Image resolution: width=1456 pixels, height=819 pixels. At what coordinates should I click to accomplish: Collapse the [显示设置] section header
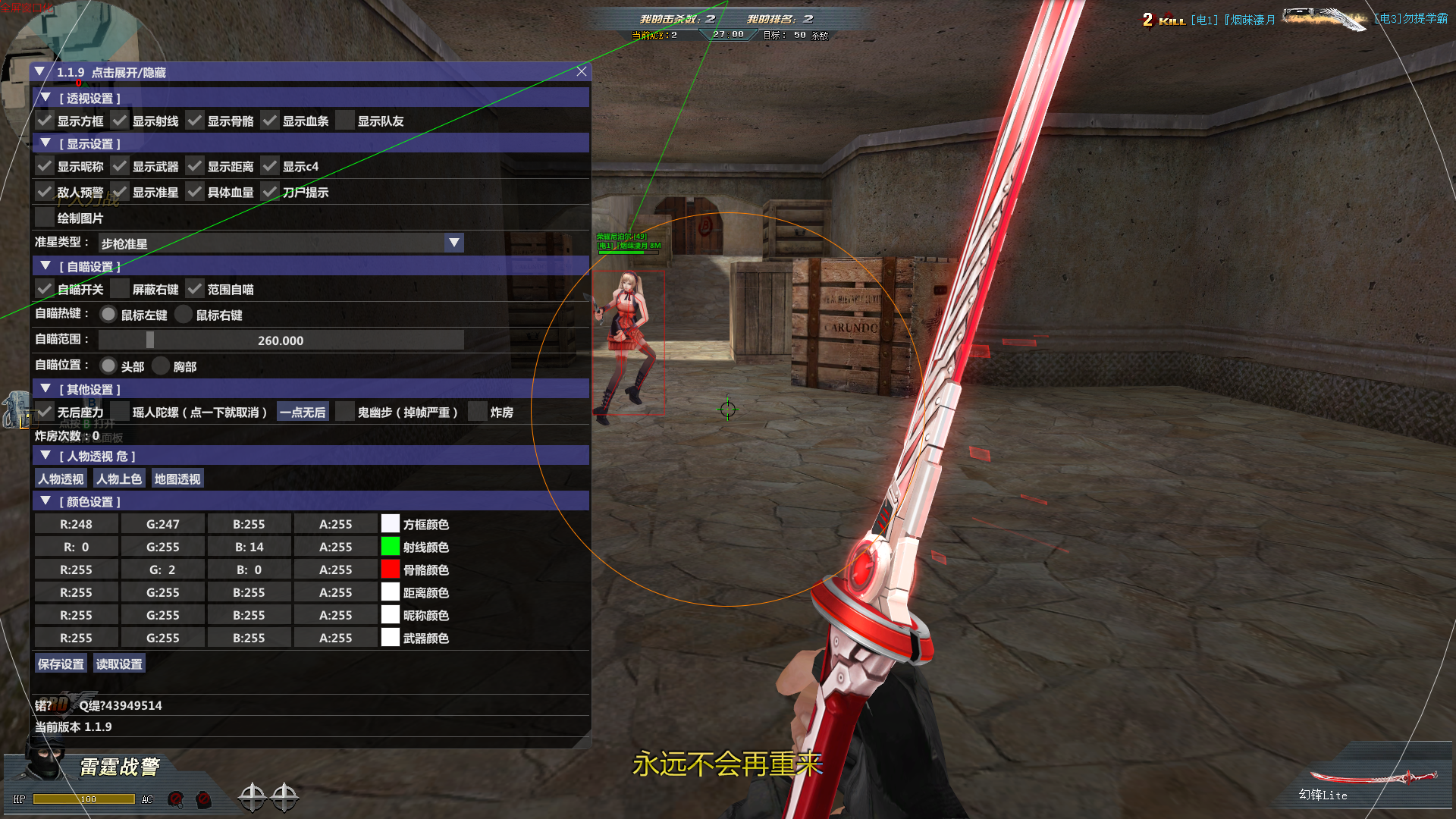45,143
